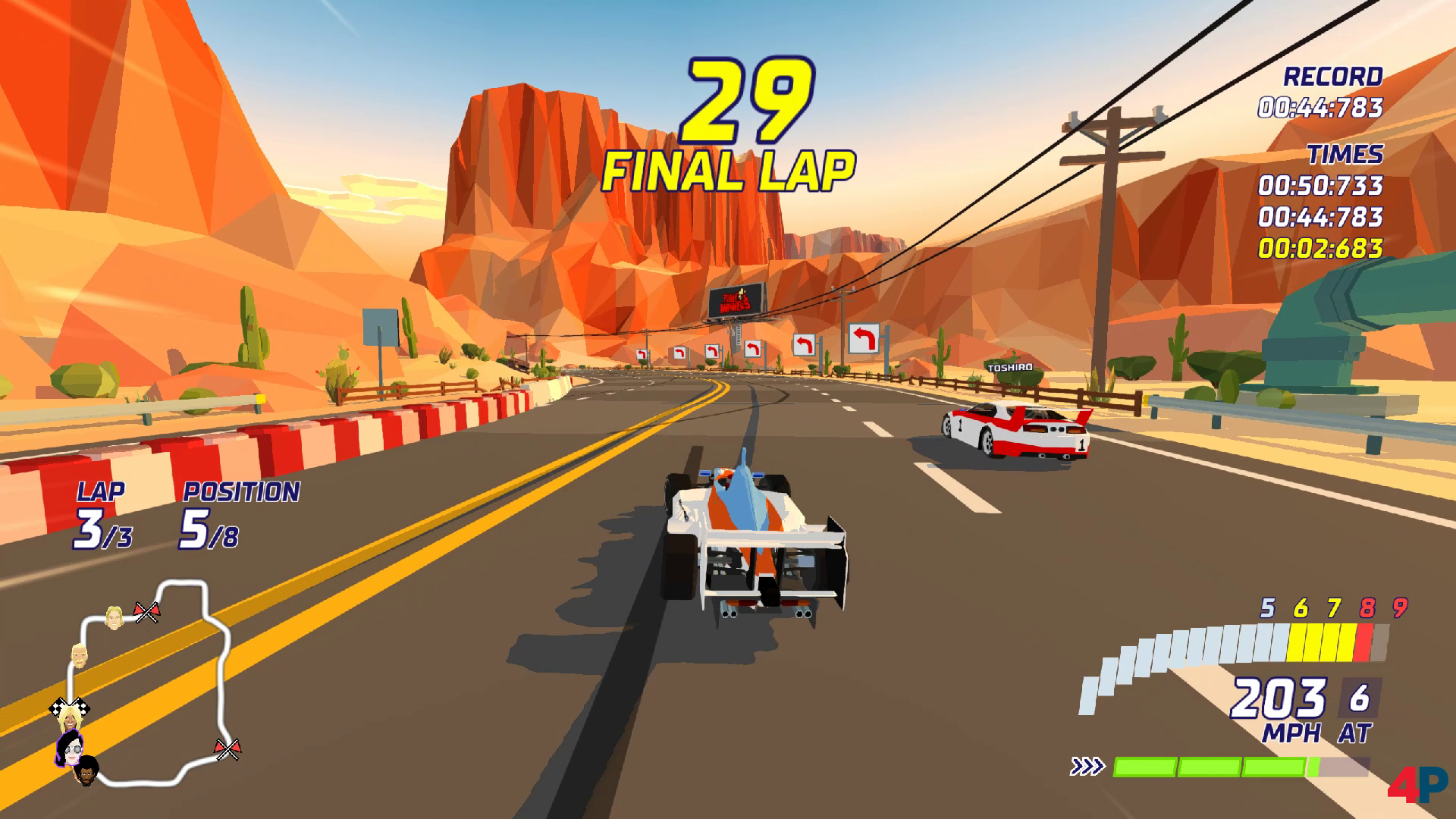Viewport: 1456px width, 819px height.
Task: Click the Toshiro opponent name tag
Action: [1009, 368]
